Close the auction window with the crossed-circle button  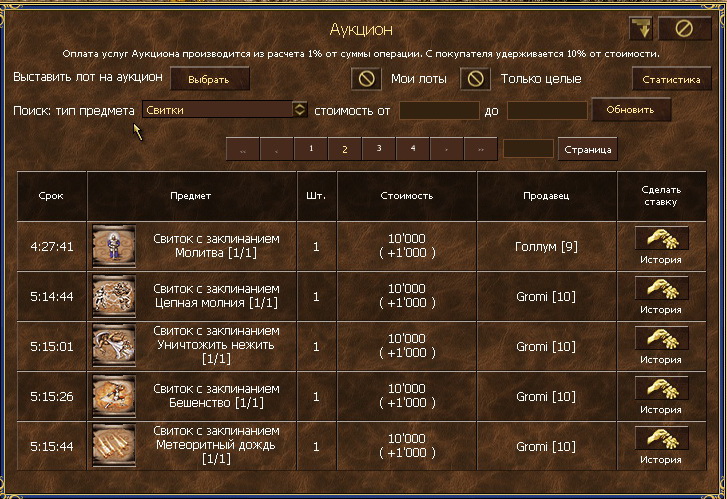tap(685, 28)
